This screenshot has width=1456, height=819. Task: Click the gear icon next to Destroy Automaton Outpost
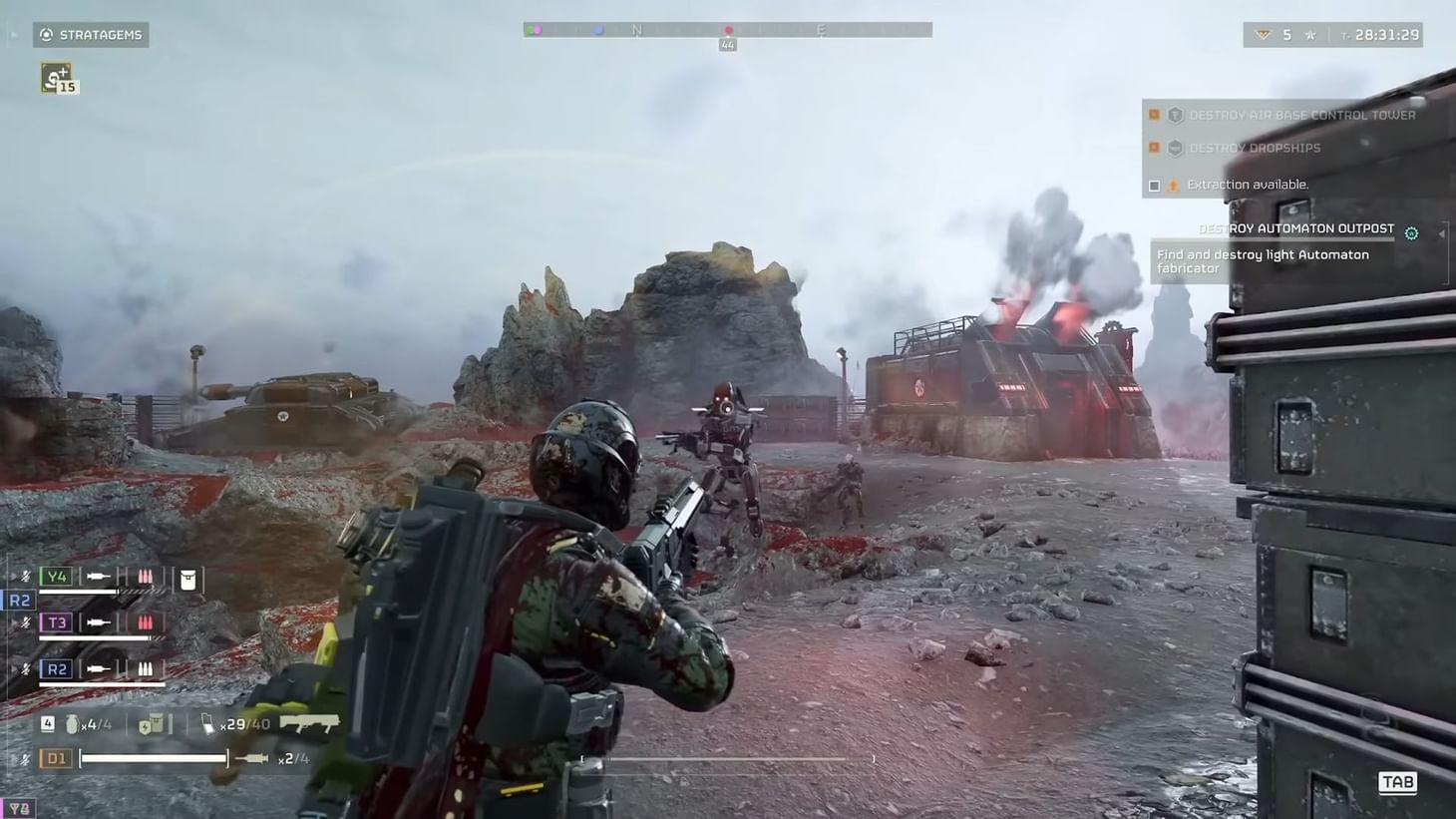pyautogui.click(x=1412, y=233)
